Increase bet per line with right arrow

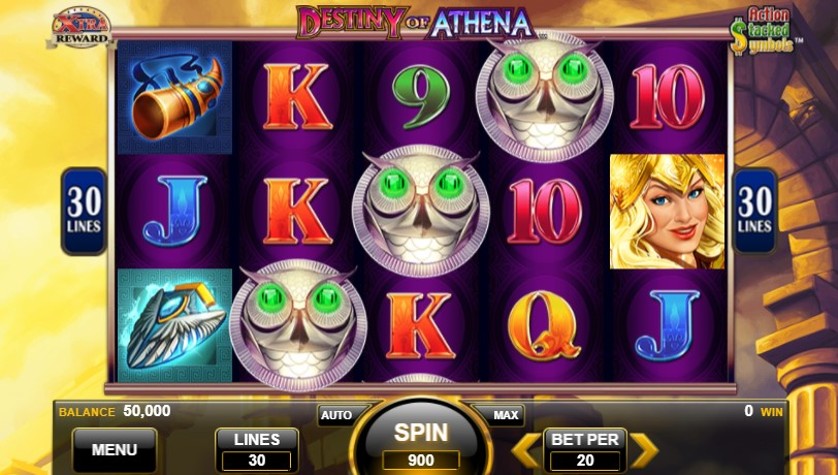click(x=643, y=449)
